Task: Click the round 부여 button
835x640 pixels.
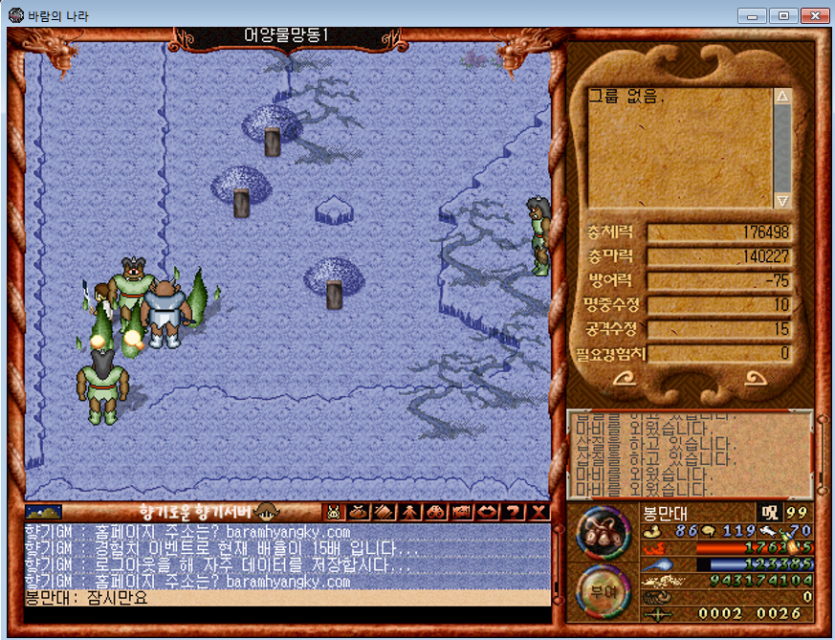Action: click(x=603, y=589)
